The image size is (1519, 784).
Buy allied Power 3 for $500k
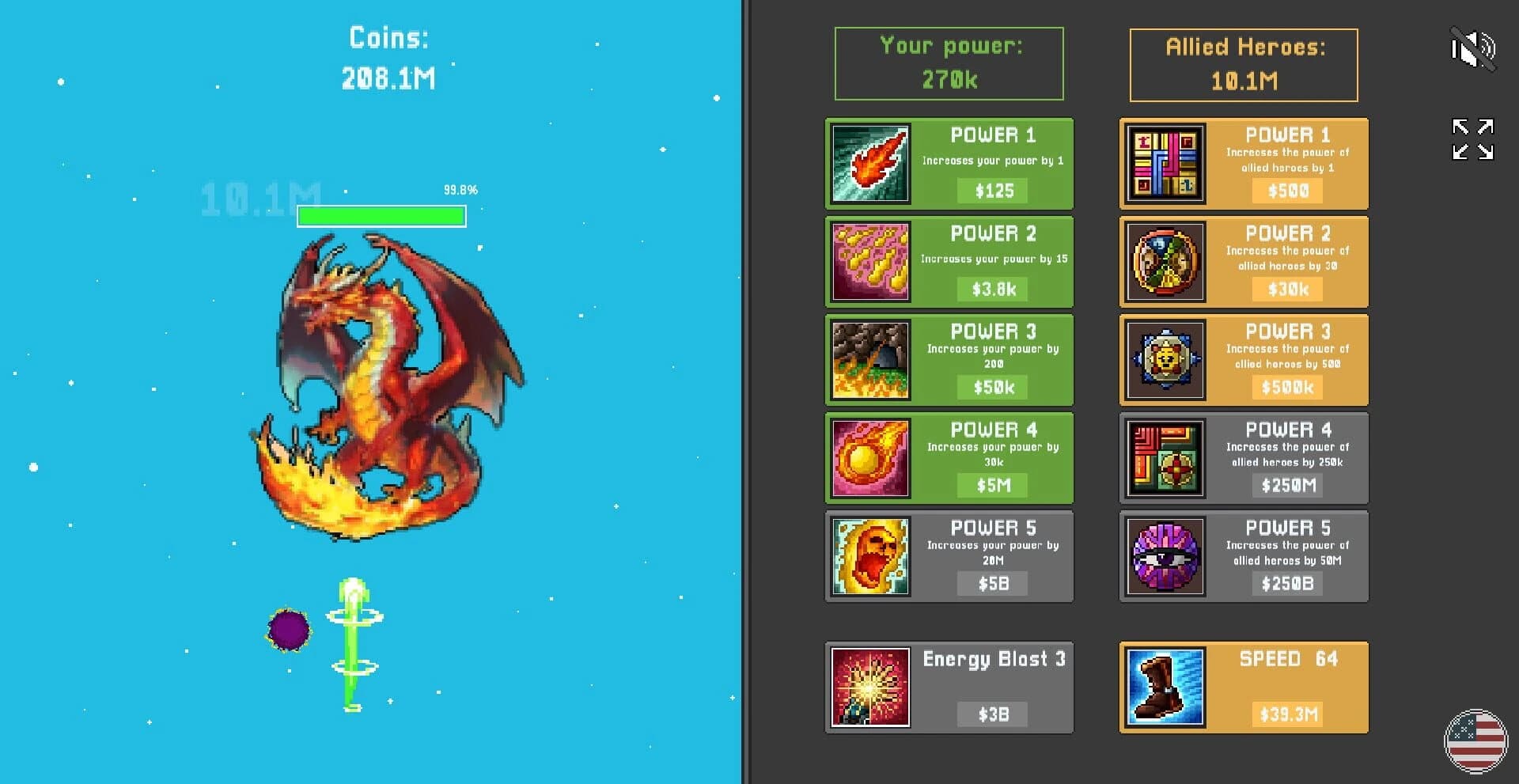point(1286,388)
